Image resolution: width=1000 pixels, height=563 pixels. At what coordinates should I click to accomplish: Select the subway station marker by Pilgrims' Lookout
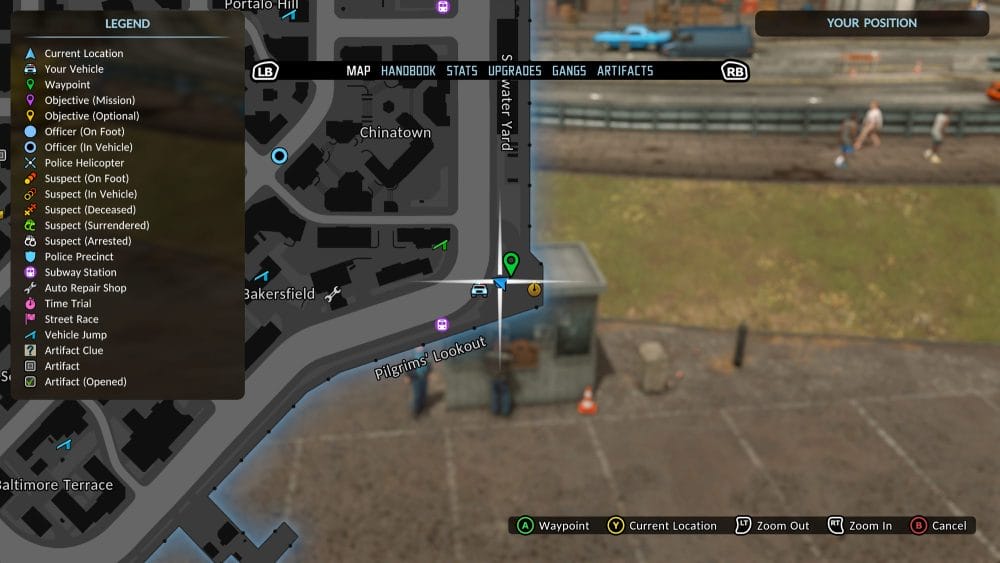click(x=442, y=325)
